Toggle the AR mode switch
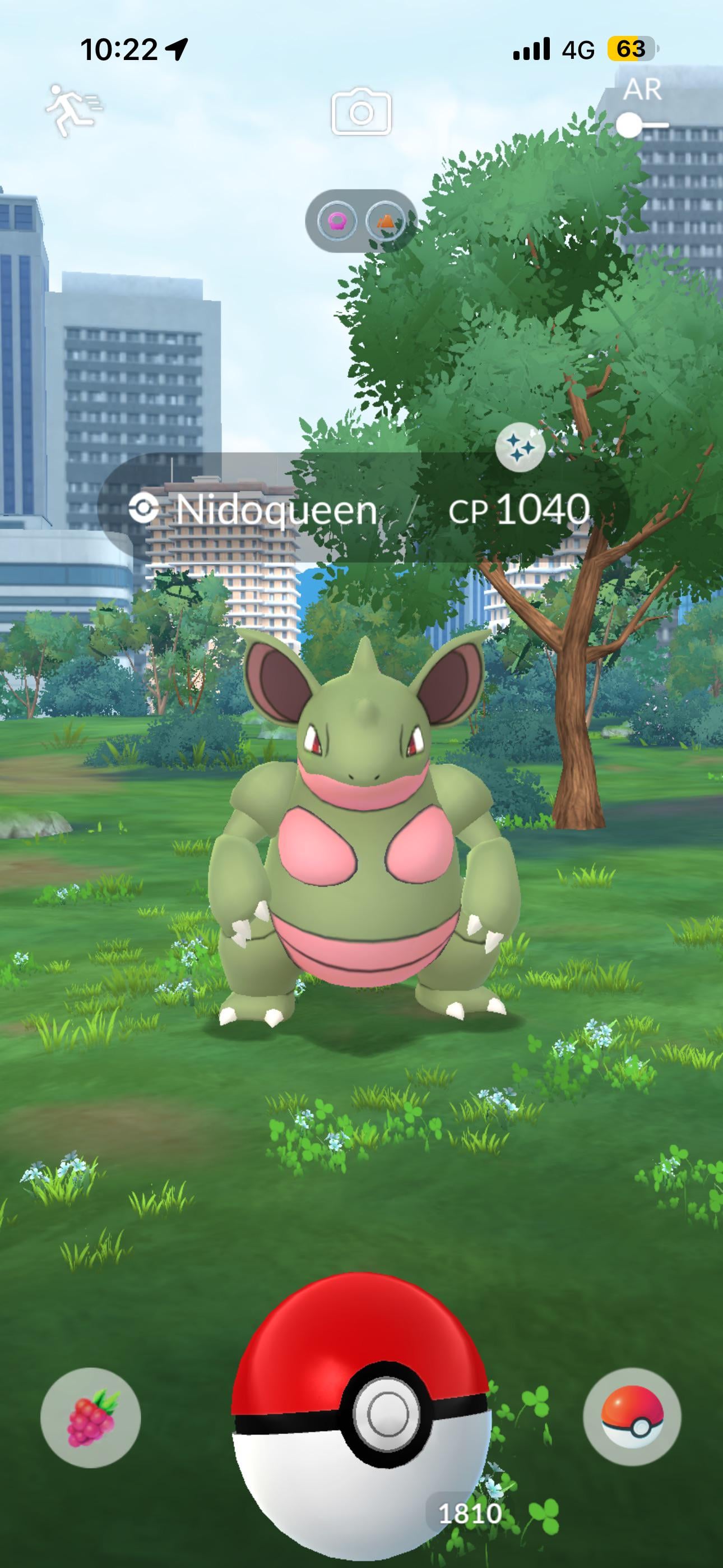Screen dimensions: 723x1568 (x=640, y=125)
